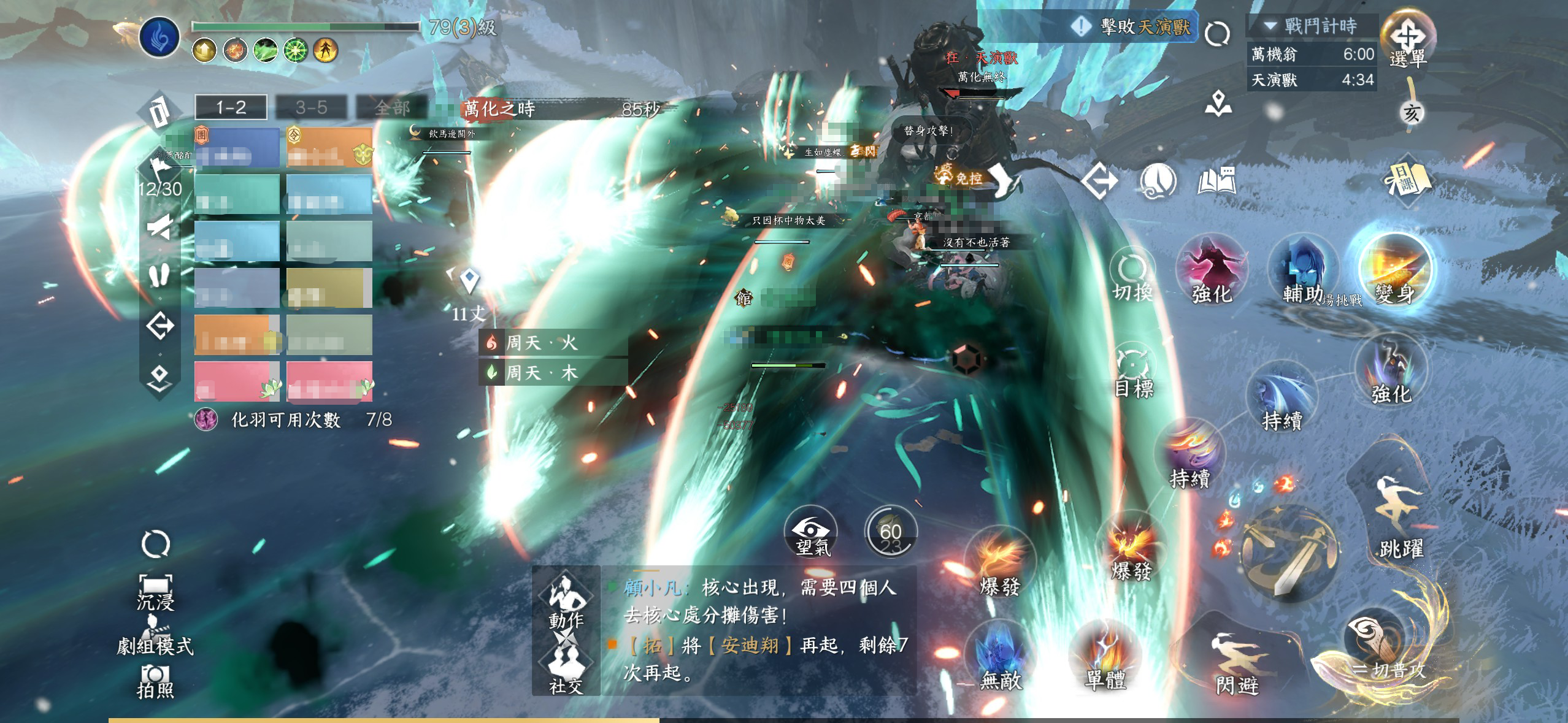Enable 沉浸 immersive mode
The image size is (1568, 723).
point(155,592)
